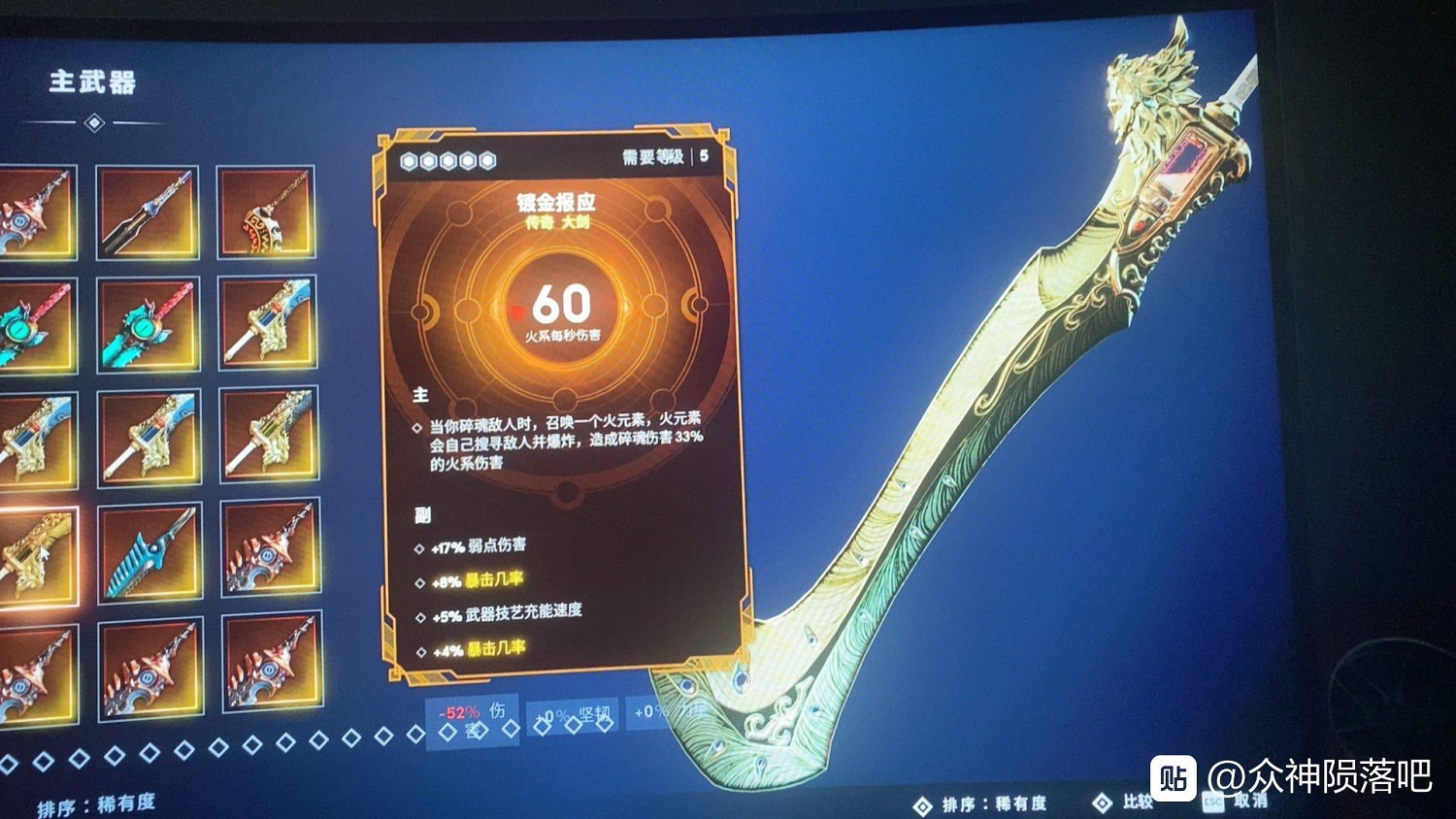Image resolution: width=1456 pixels, height=819 pixels.
Task: Switch to the 主武器 panel header
Action: tap(92, 85)
